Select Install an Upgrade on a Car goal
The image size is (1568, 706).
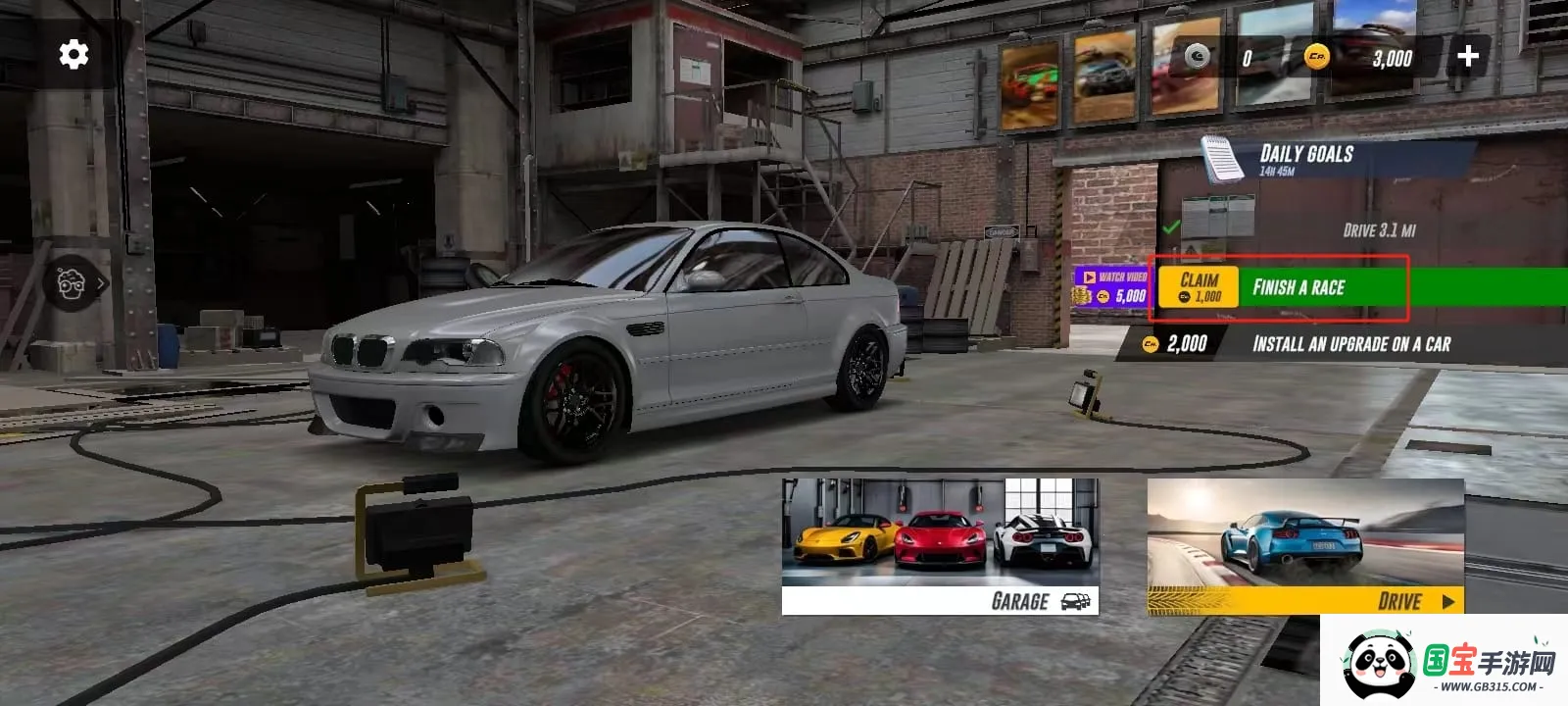pos(1350,344)
